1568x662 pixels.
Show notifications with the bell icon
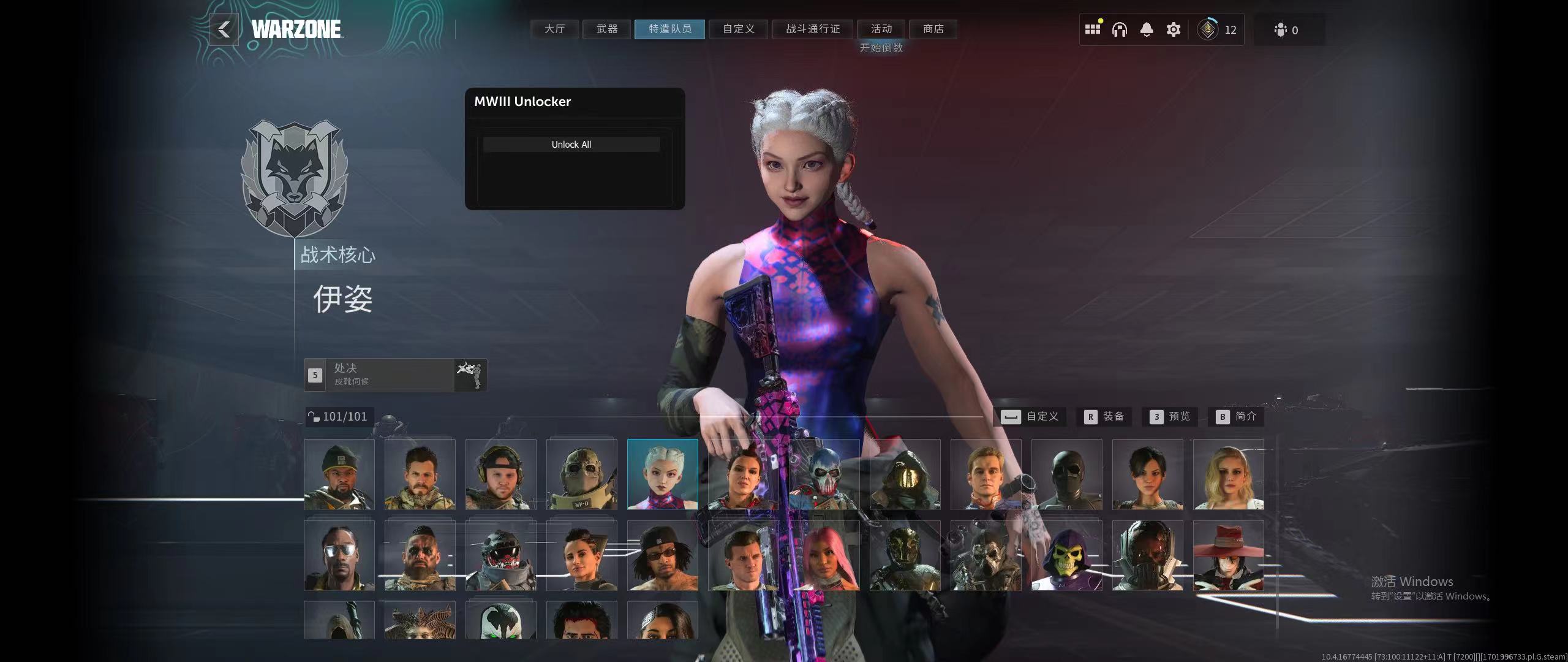(1146, 29)
